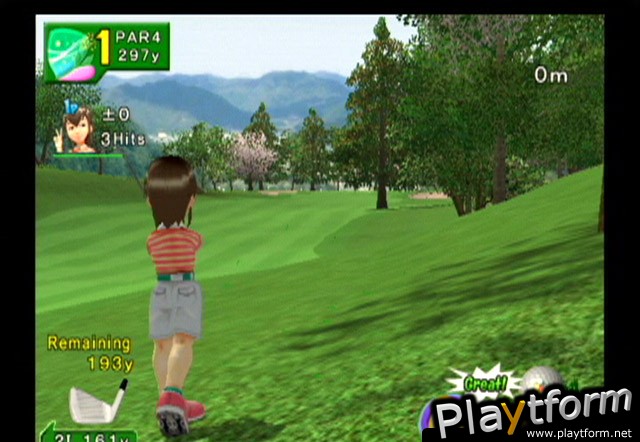Image resolution: width=640 pixels, height=442 pixels.
Task: Select the iron club icon
Action: [97, 401]
